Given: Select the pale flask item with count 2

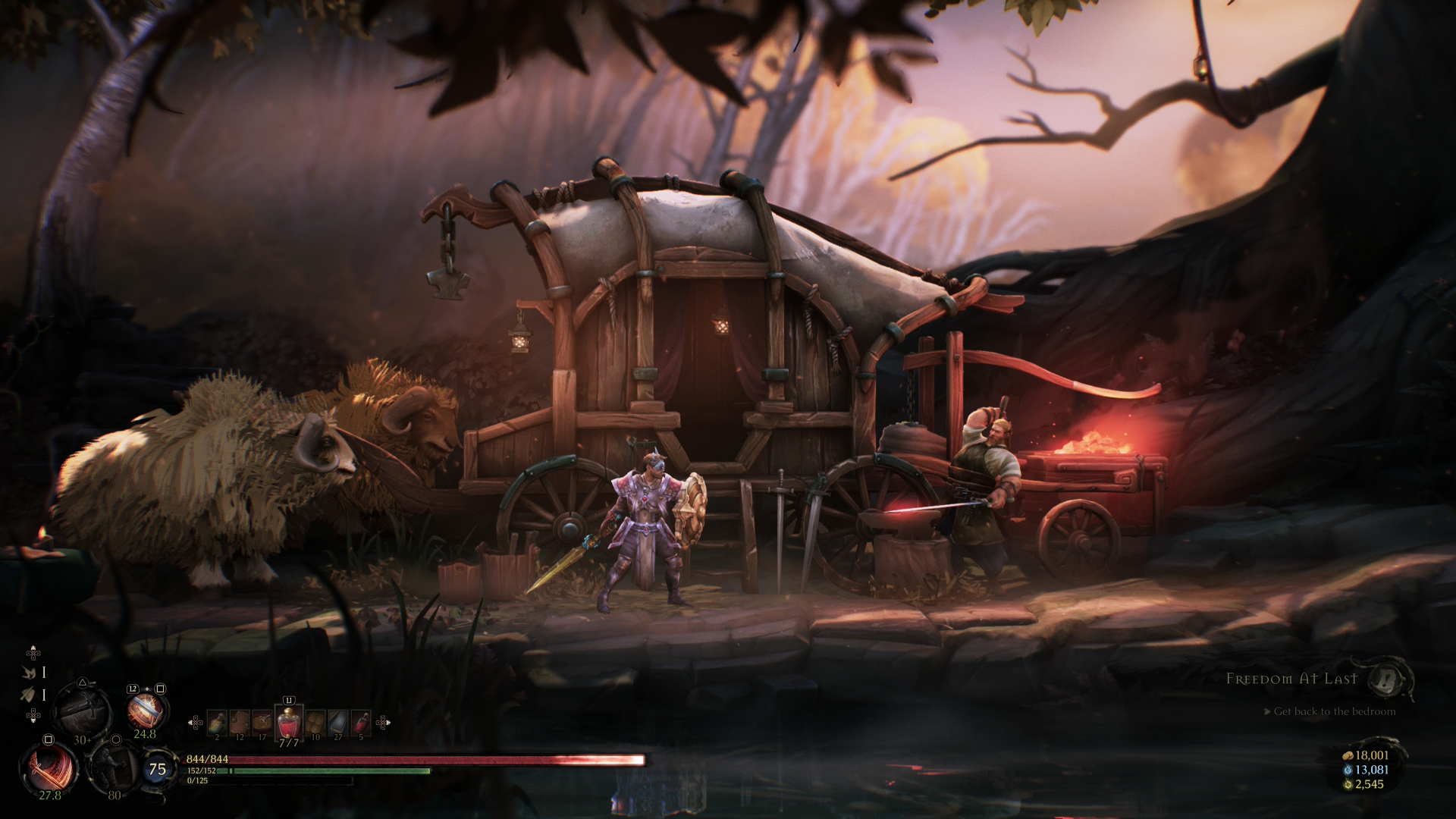Looking at the screenshot, I should pos(217,722).
